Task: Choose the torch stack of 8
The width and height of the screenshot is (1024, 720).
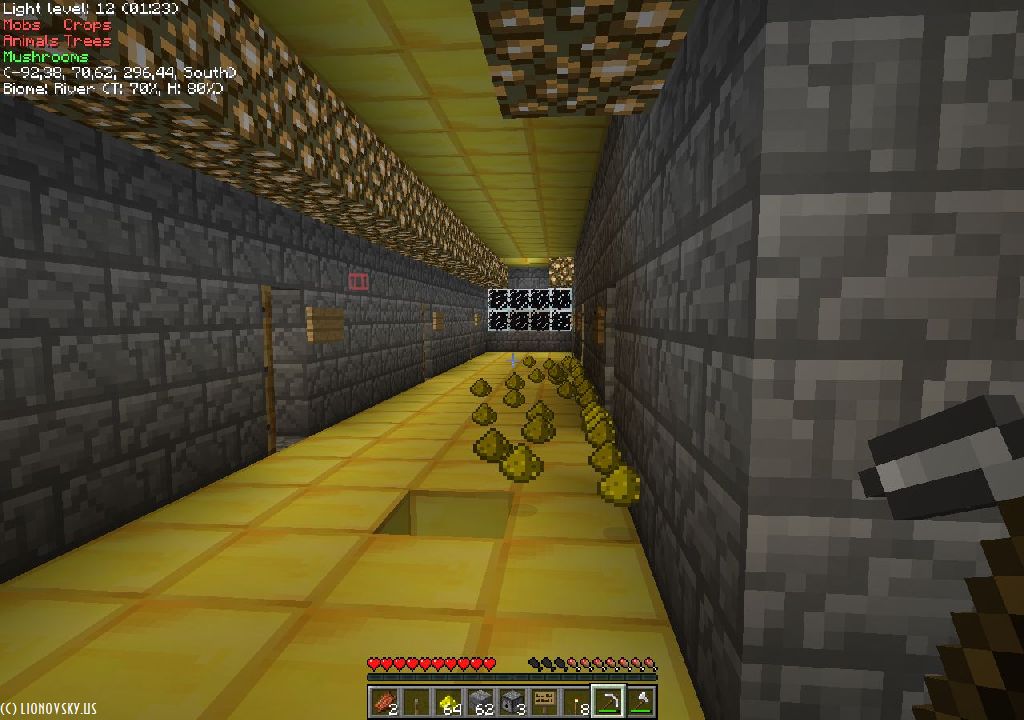Action: point(576,702)
